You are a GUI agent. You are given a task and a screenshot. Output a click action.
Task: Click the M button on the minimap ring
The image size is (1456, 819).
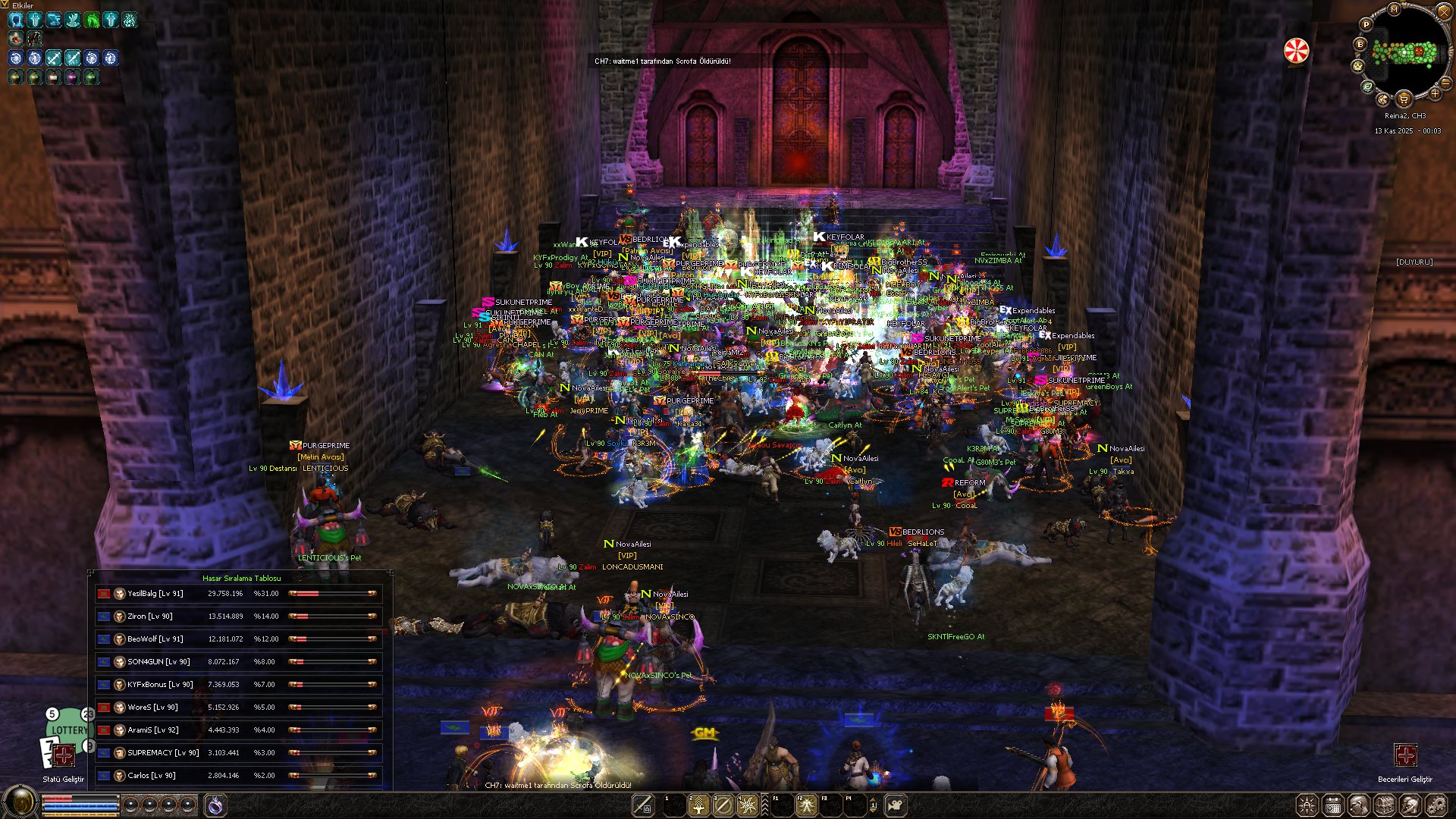click(x=1394, y=9)
